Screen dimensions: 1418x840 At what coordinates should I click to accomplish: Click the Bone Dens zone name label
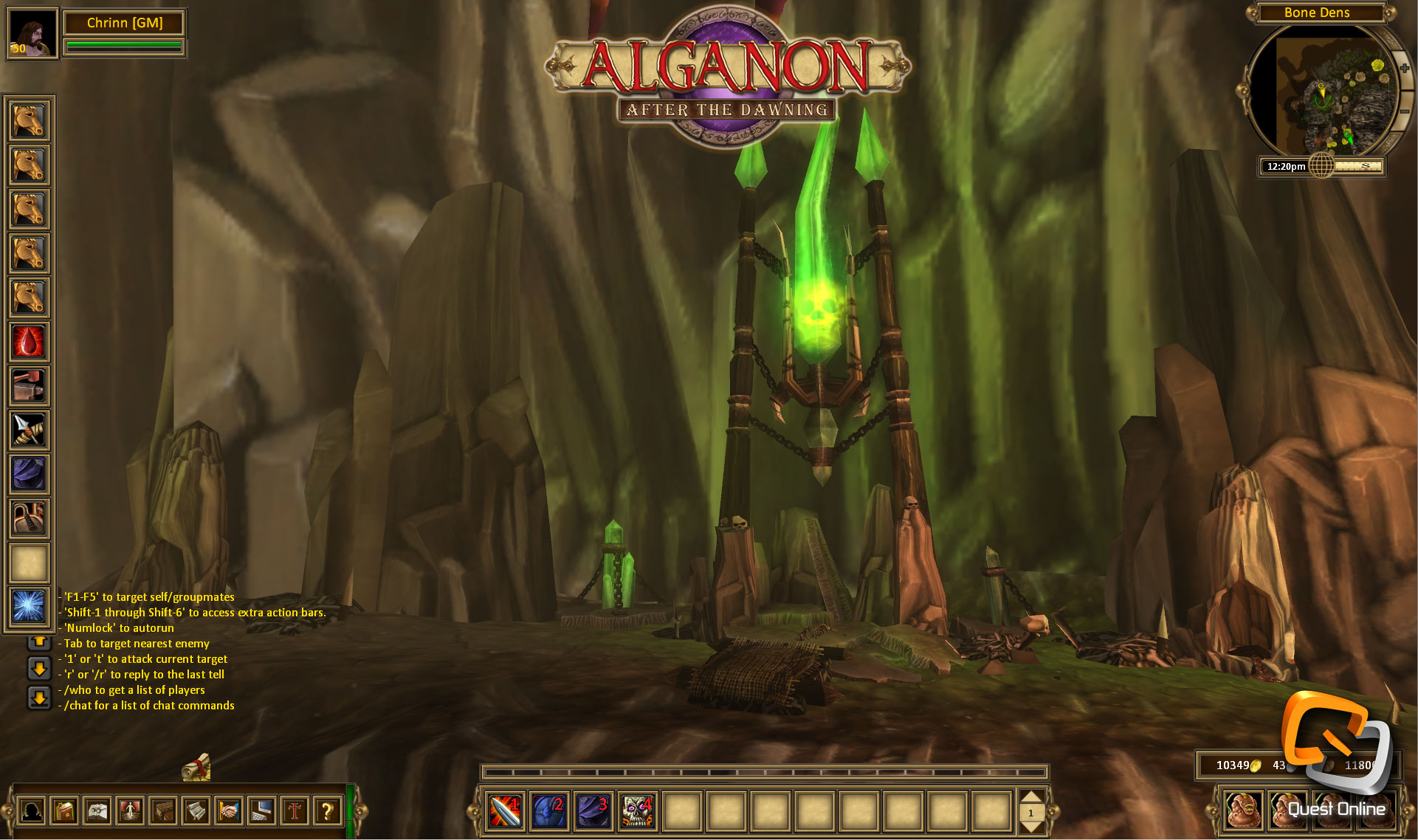click(1318, 13)
